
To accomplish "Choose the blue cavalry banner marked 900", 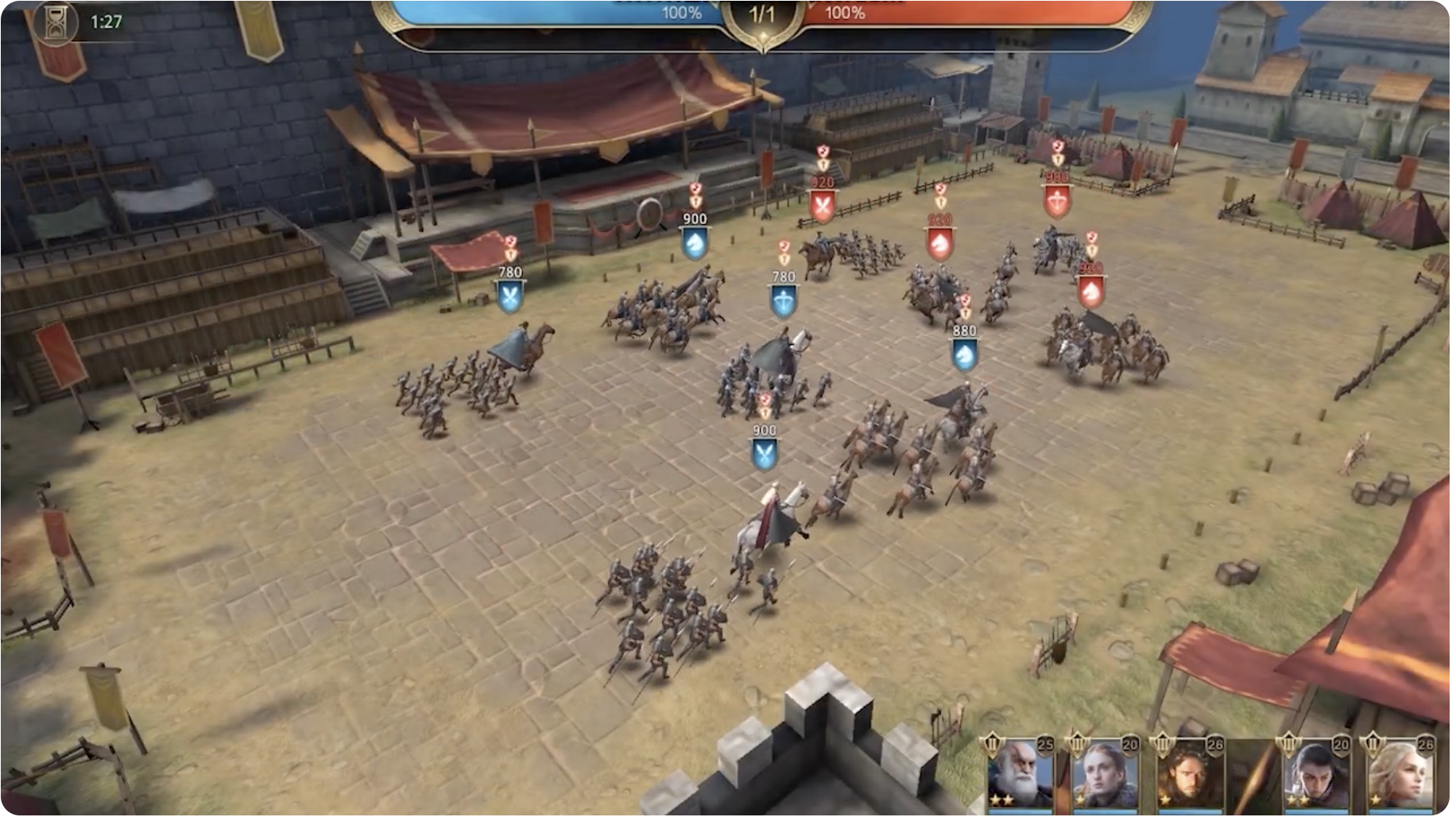I will point(695,242).
